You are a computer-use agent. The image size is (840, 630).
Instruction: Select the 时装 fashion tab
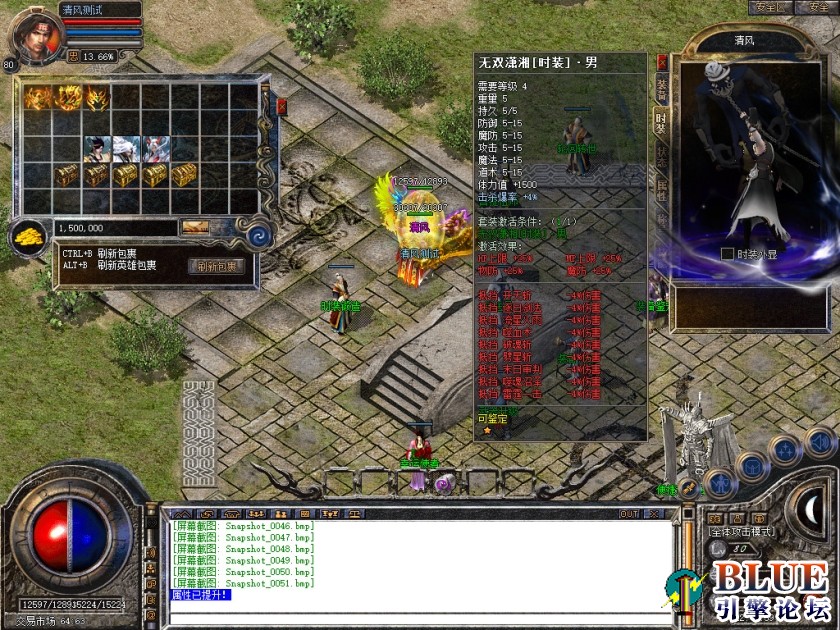click(661, 121)
